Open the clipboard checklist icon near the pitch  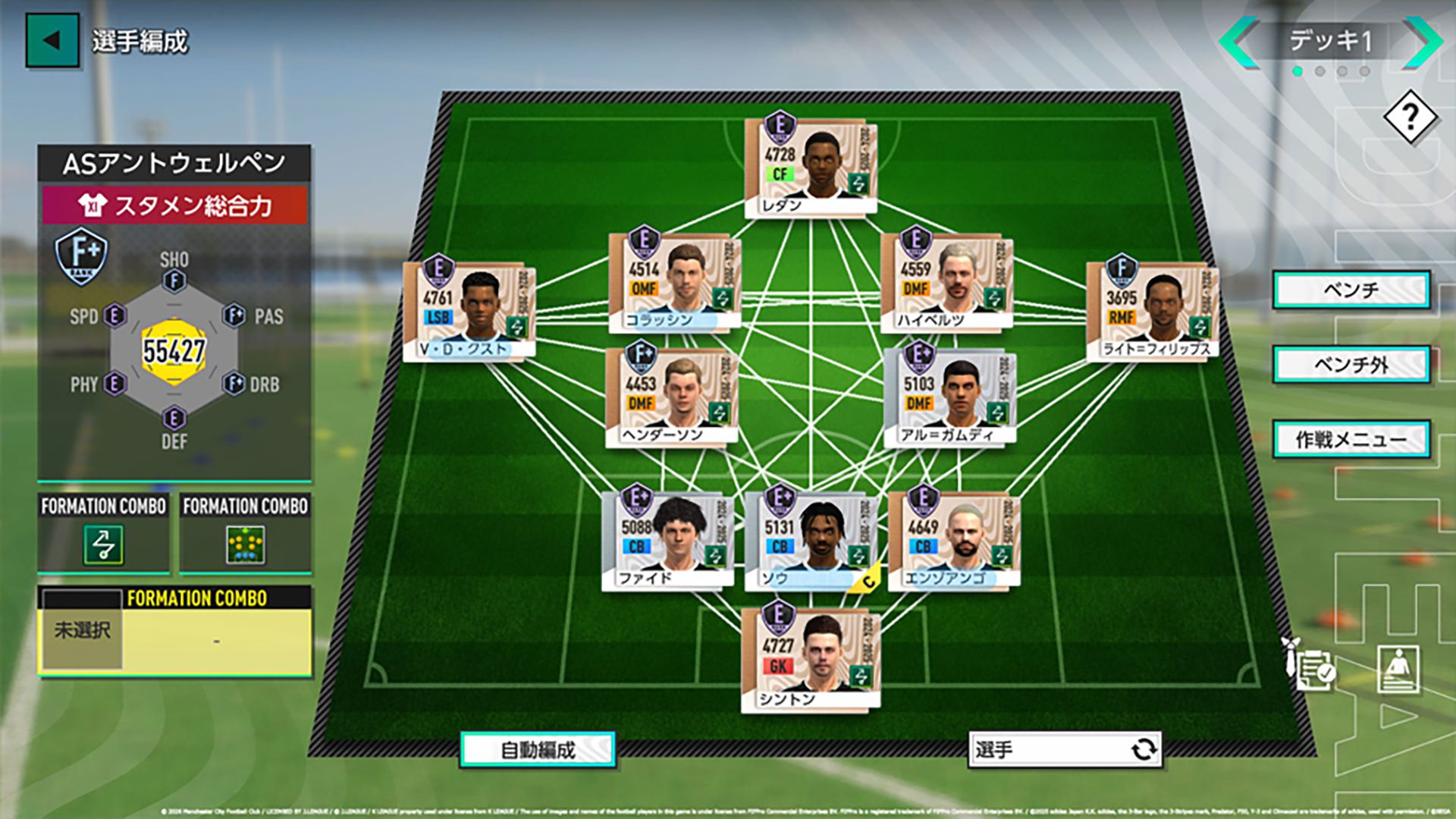1314,671
